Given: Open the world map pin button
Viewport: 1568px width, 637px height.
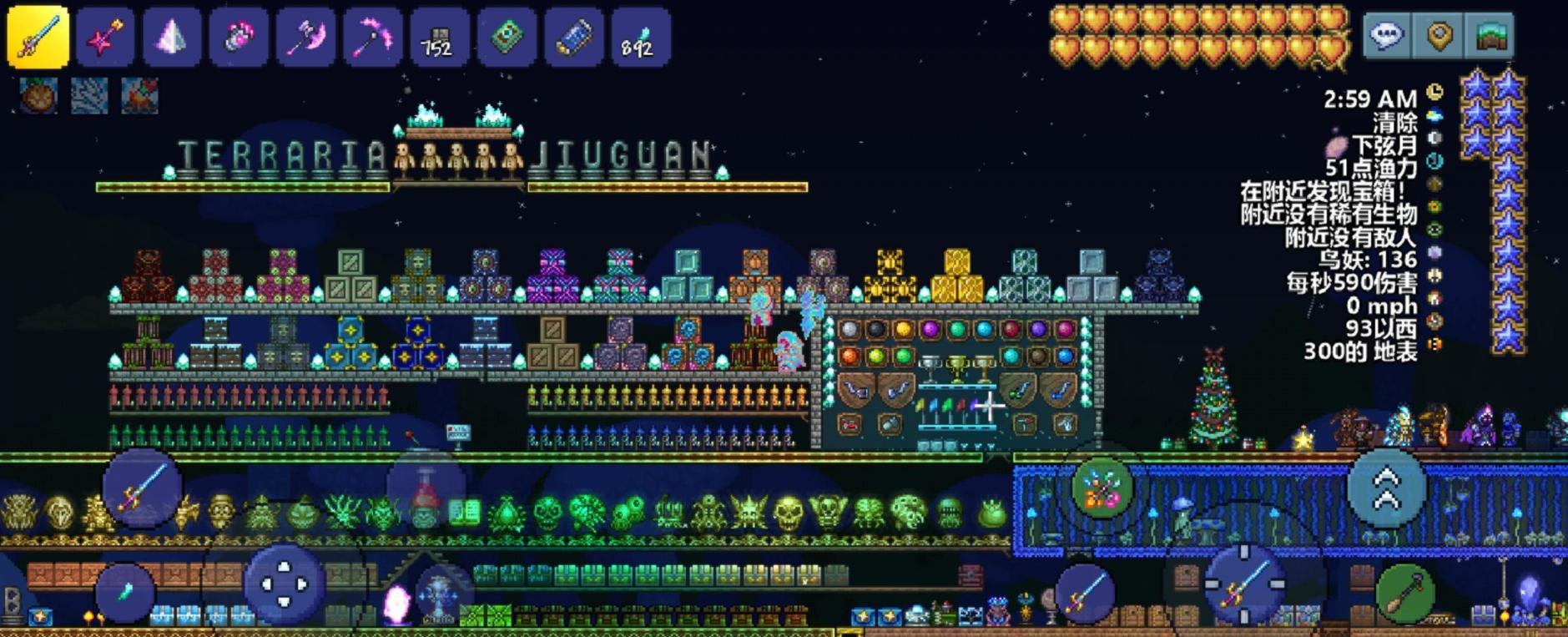Looking at the screenshot, I should click(1439, 35).
